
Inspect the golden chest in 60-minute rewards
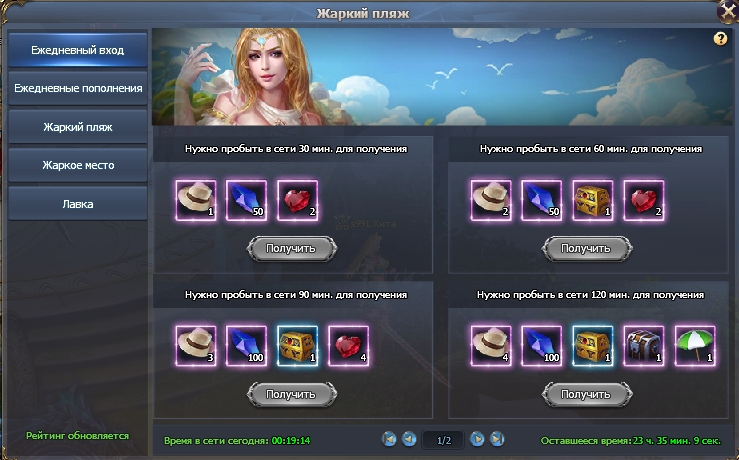click(x=592, y=198)
